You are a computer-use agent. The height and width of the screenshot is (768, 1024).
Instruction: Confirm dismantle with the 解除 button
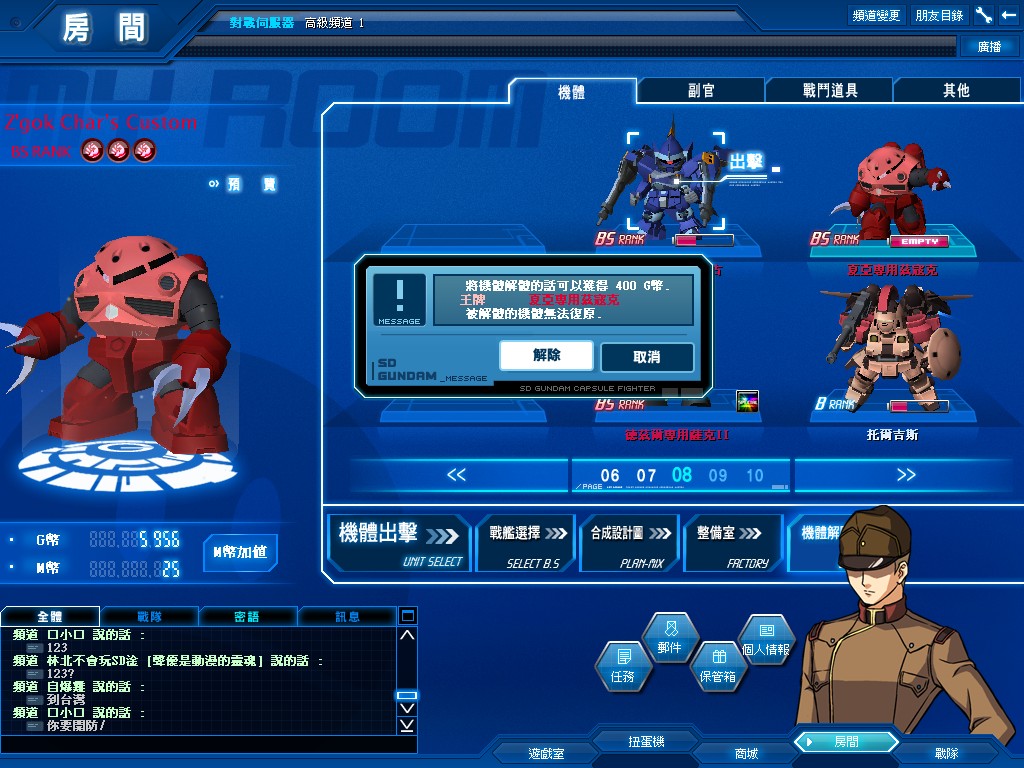(x=546, y=355)
